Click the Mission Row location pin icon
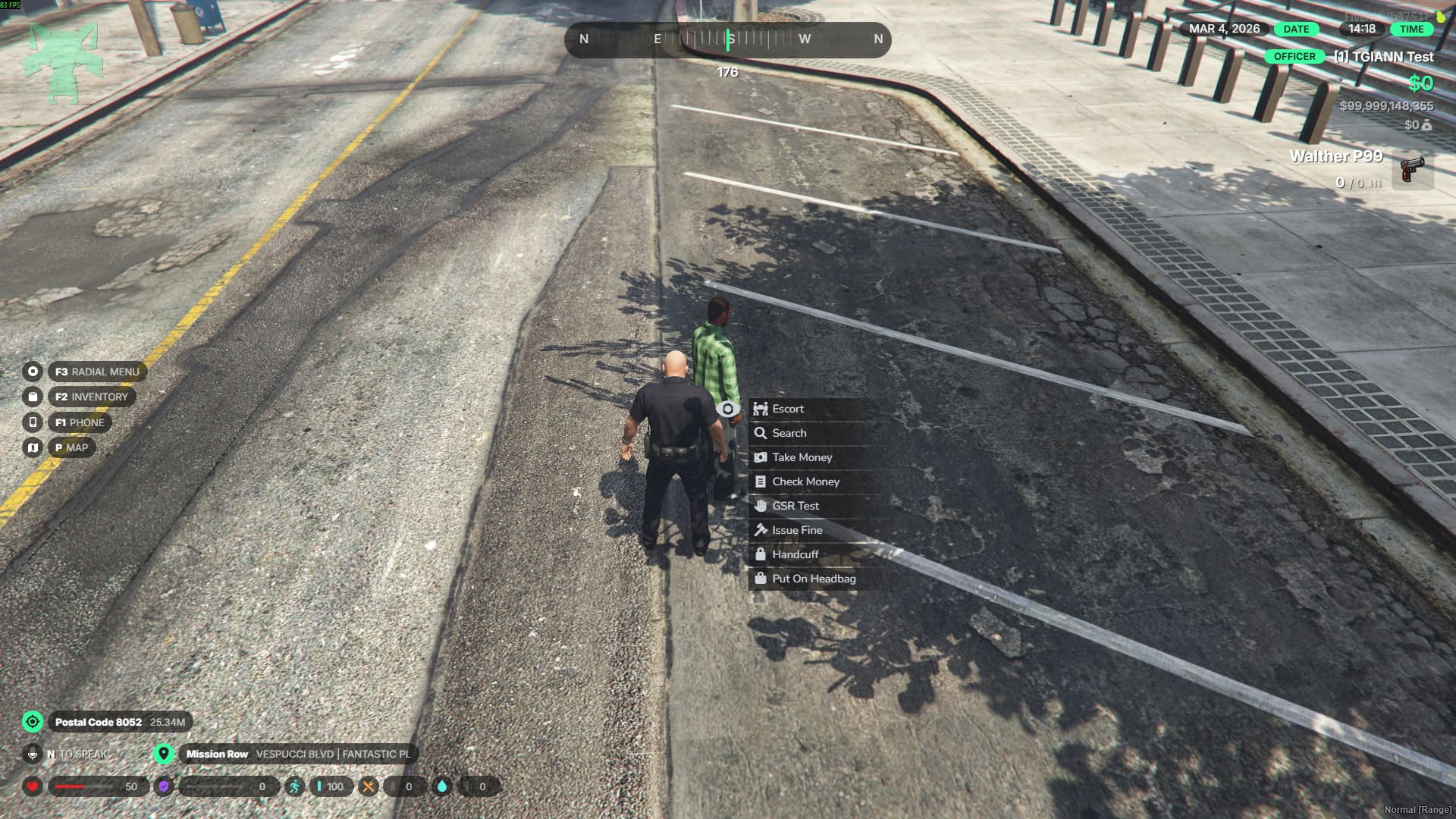Image resolution: width=1456 pixels, height=819 pixels. pos(163,754)
